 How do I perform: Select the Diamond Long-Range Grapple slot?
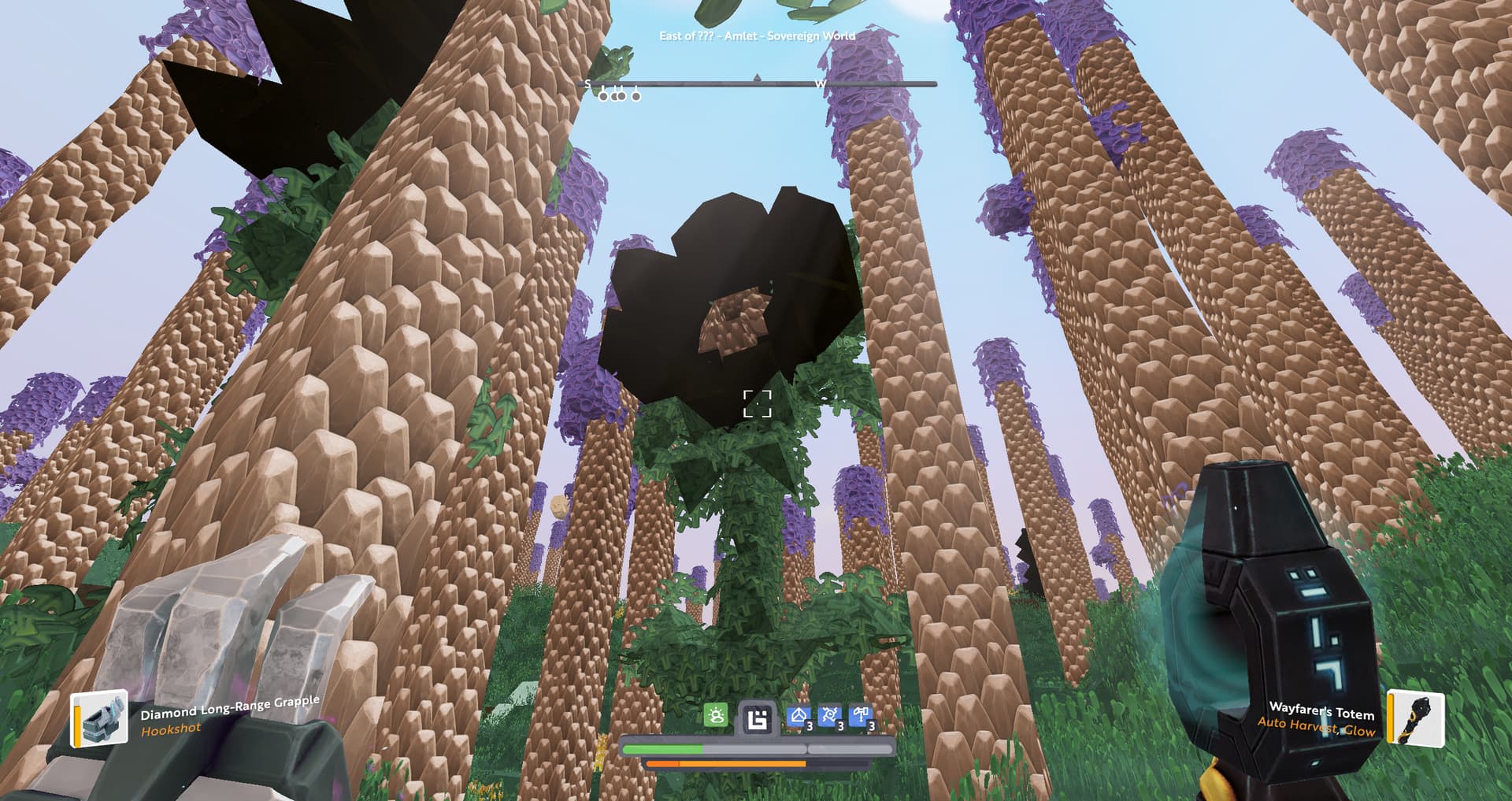(x=100, y=718)
